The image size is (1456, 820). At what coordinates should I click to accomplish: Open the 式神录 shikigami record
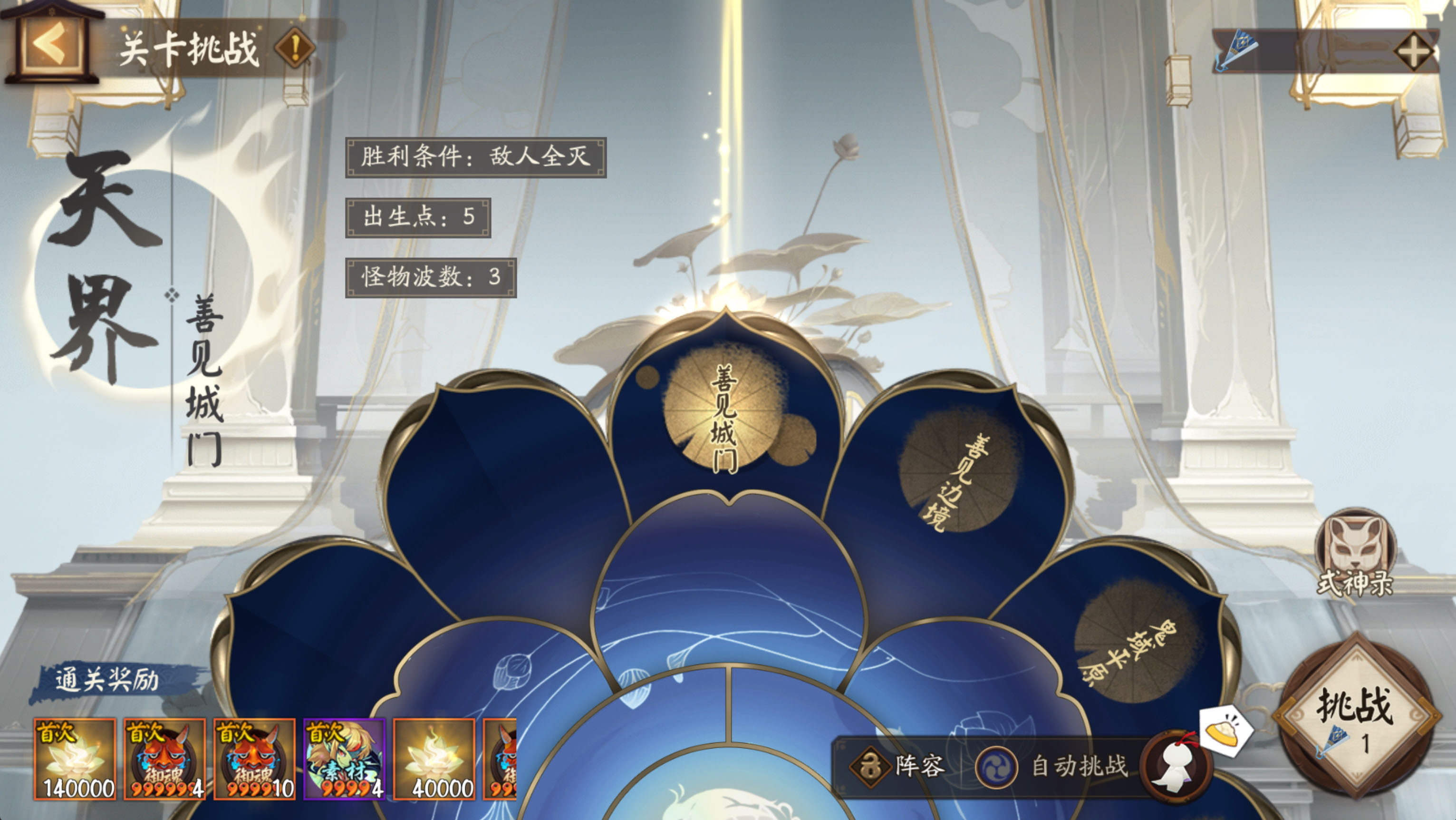(1355, 554)
